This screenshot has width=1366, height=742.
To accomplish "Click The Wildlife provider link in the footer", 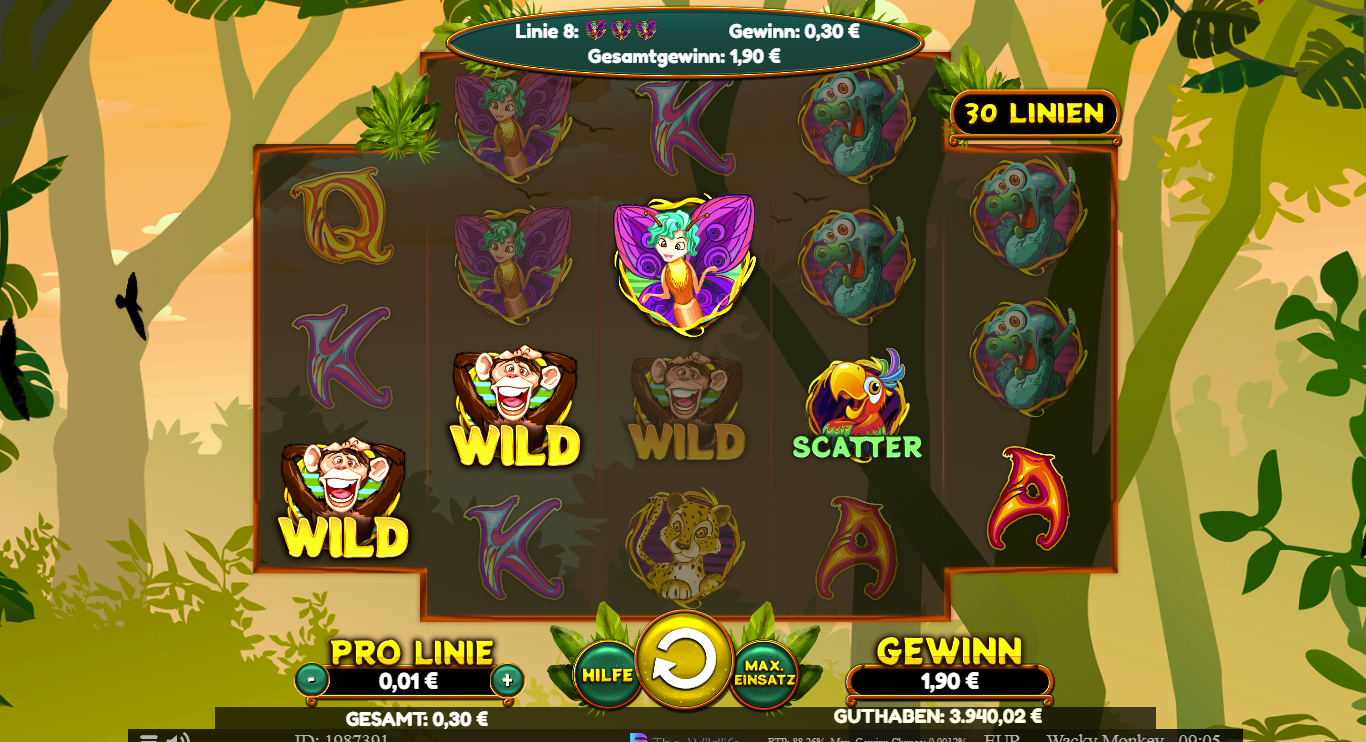I will (x=688, y=738).
